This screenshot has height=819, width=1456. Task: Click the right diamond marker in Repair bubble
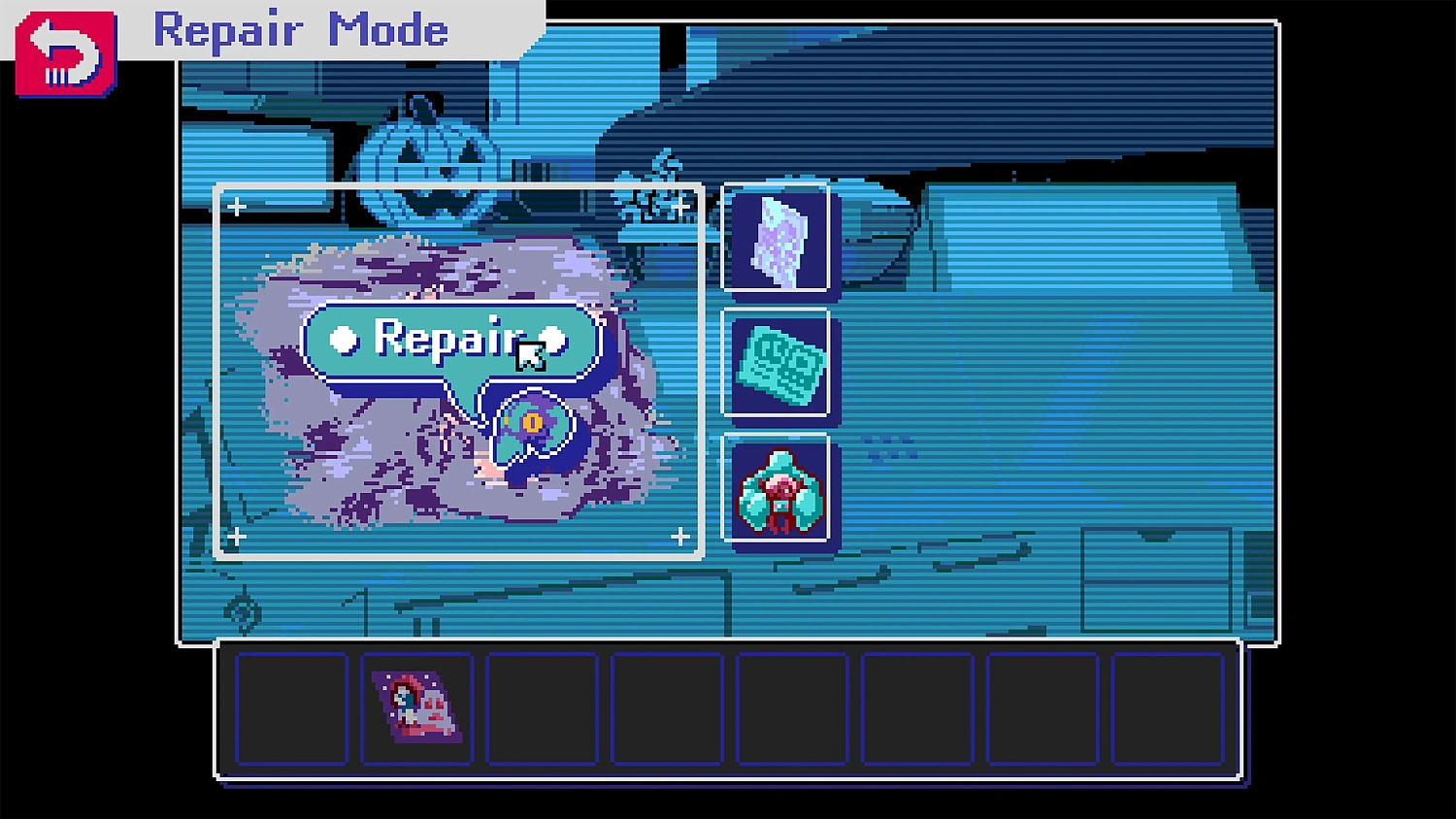553,340
